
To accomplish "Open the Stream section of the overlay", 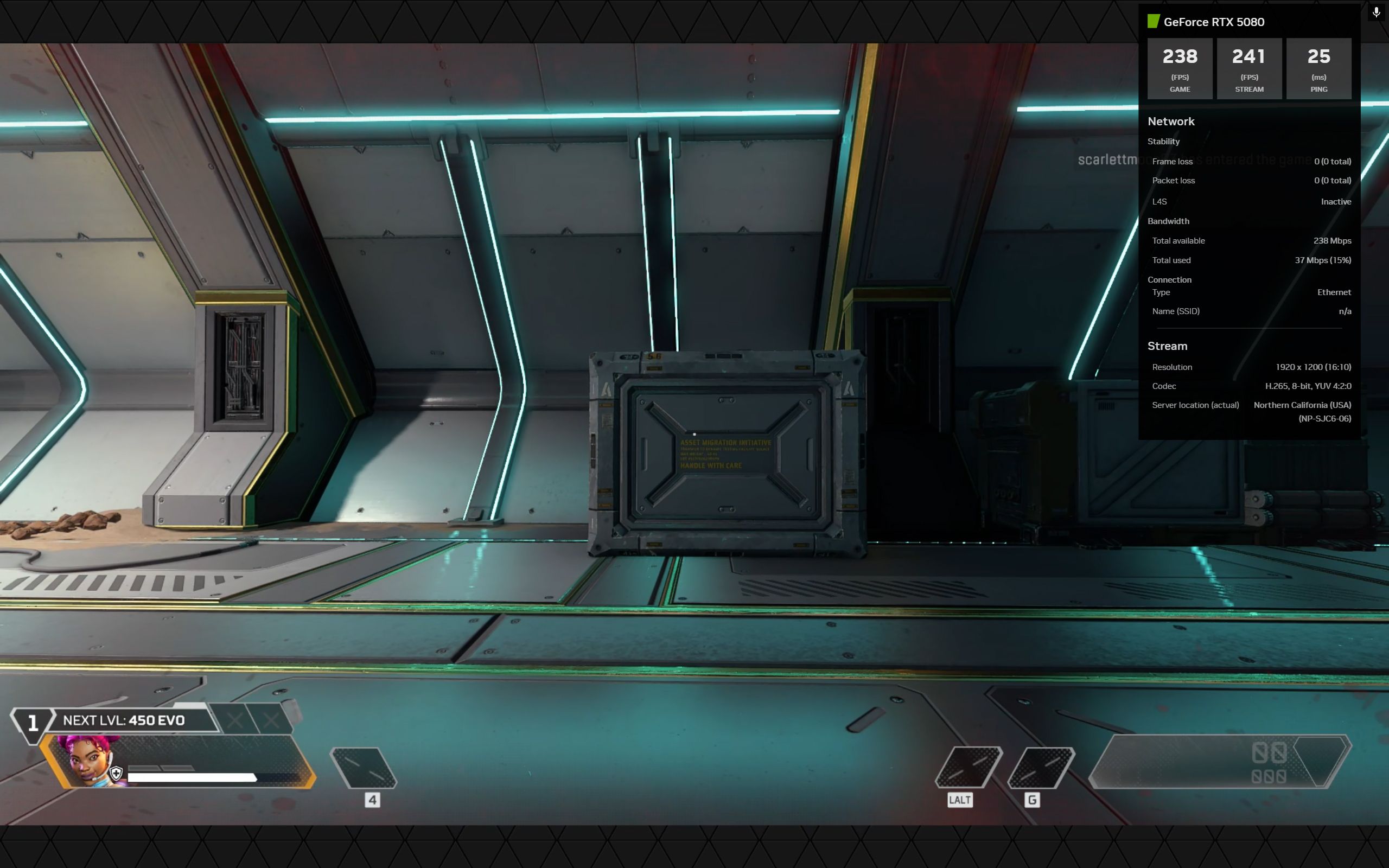I will (x=1167, y=346).
